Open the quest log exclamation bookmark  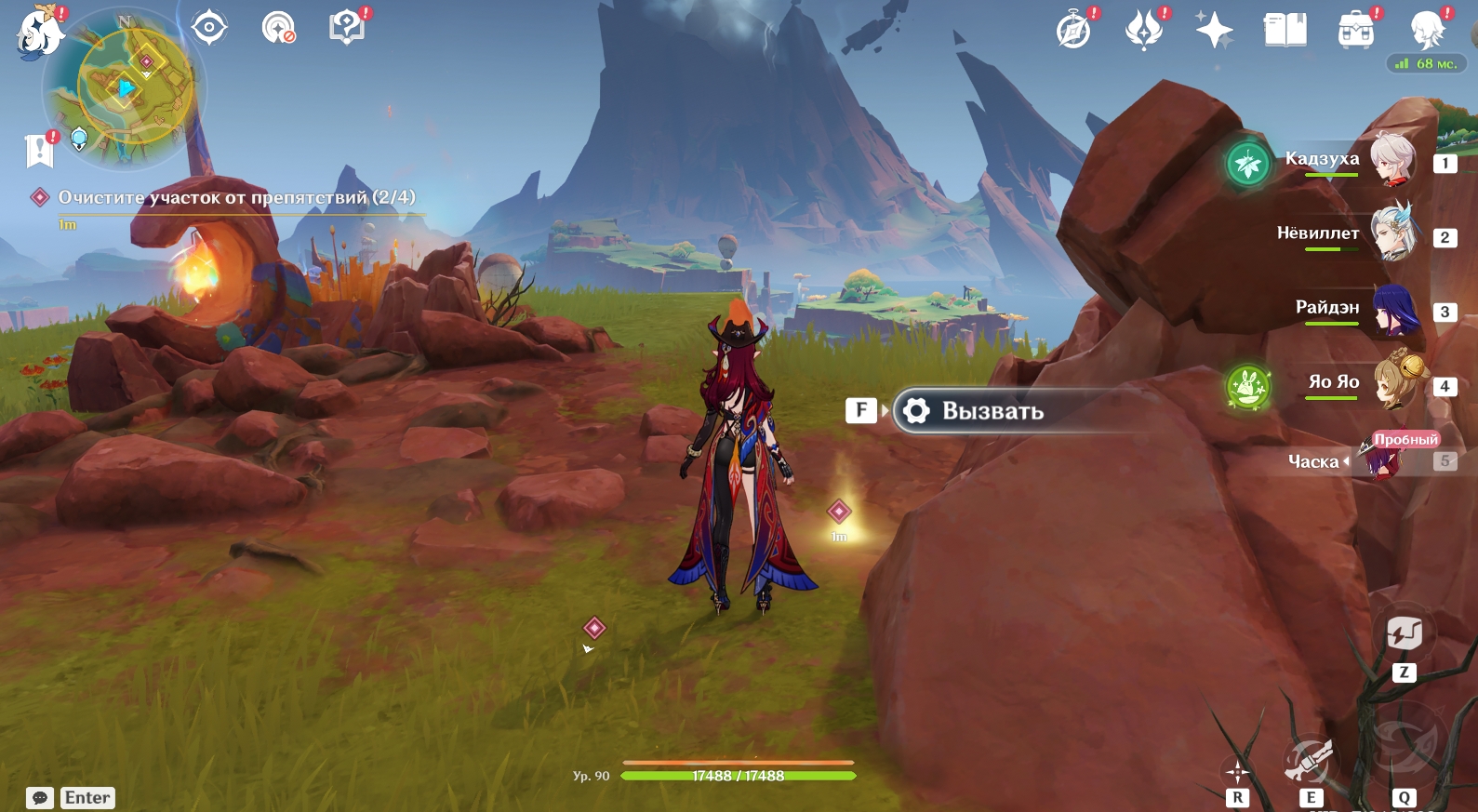click(40, 149)
